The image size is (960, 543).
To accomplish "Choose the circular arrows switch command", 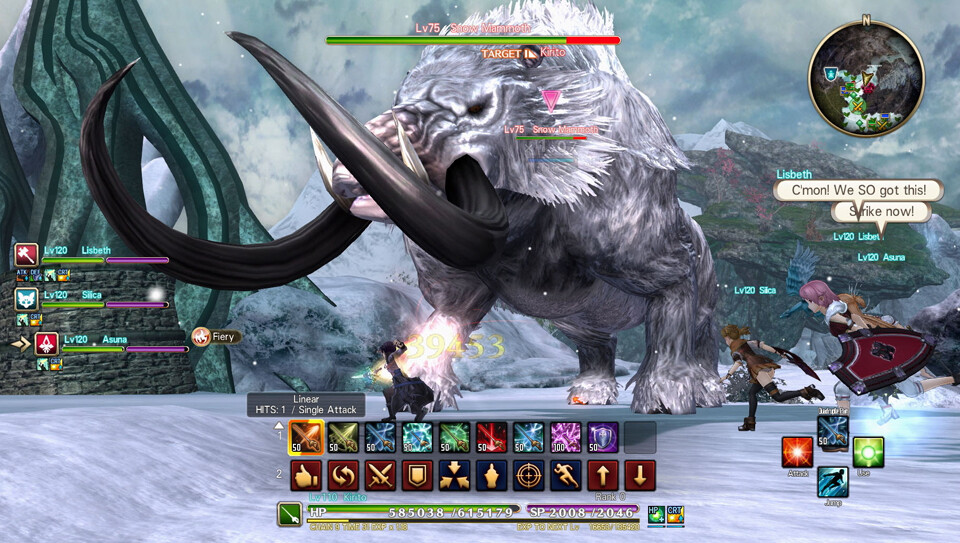I will (343, 475).
